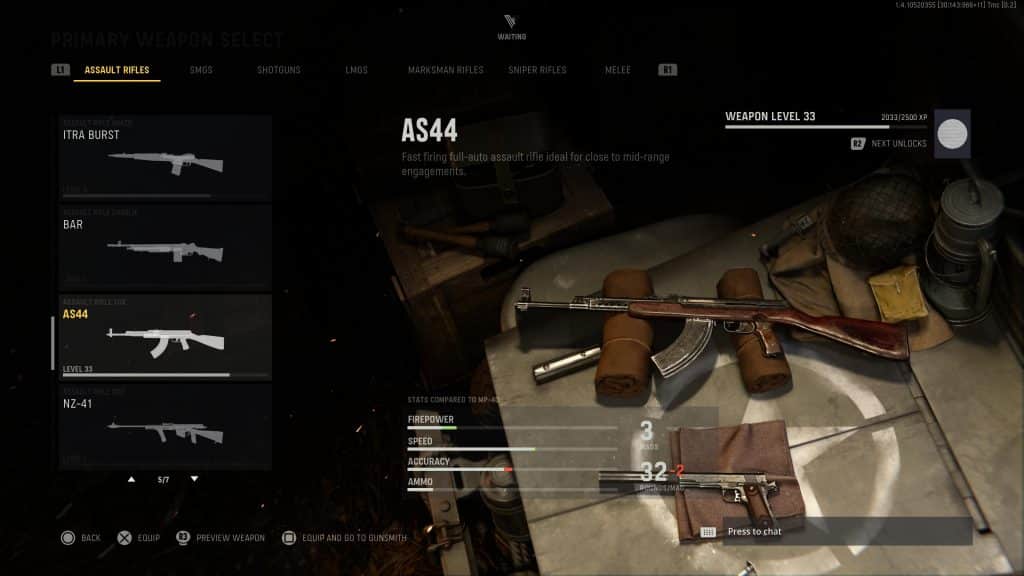The image size is (1024, 576).
Task: Select the Shotguns tab
Action: (278, 70)
